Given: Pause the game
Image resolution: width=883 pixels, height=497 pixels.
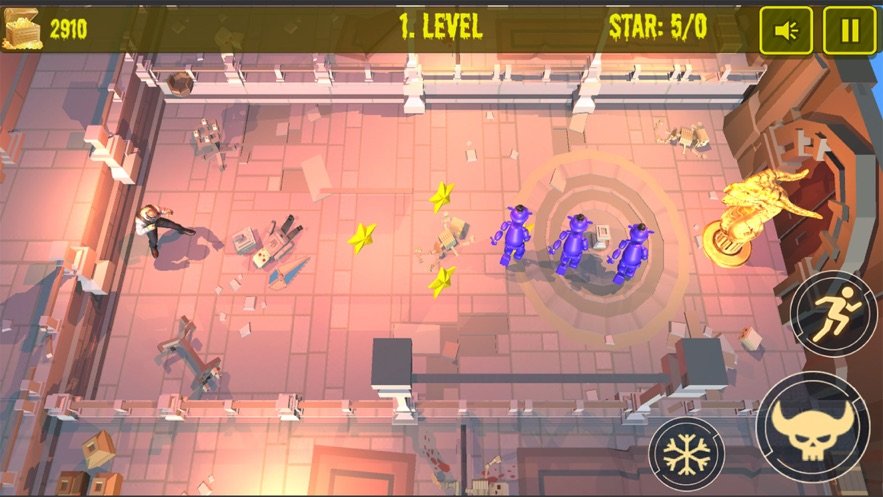Looking at the screenshot, I should (x=849, y=31).
